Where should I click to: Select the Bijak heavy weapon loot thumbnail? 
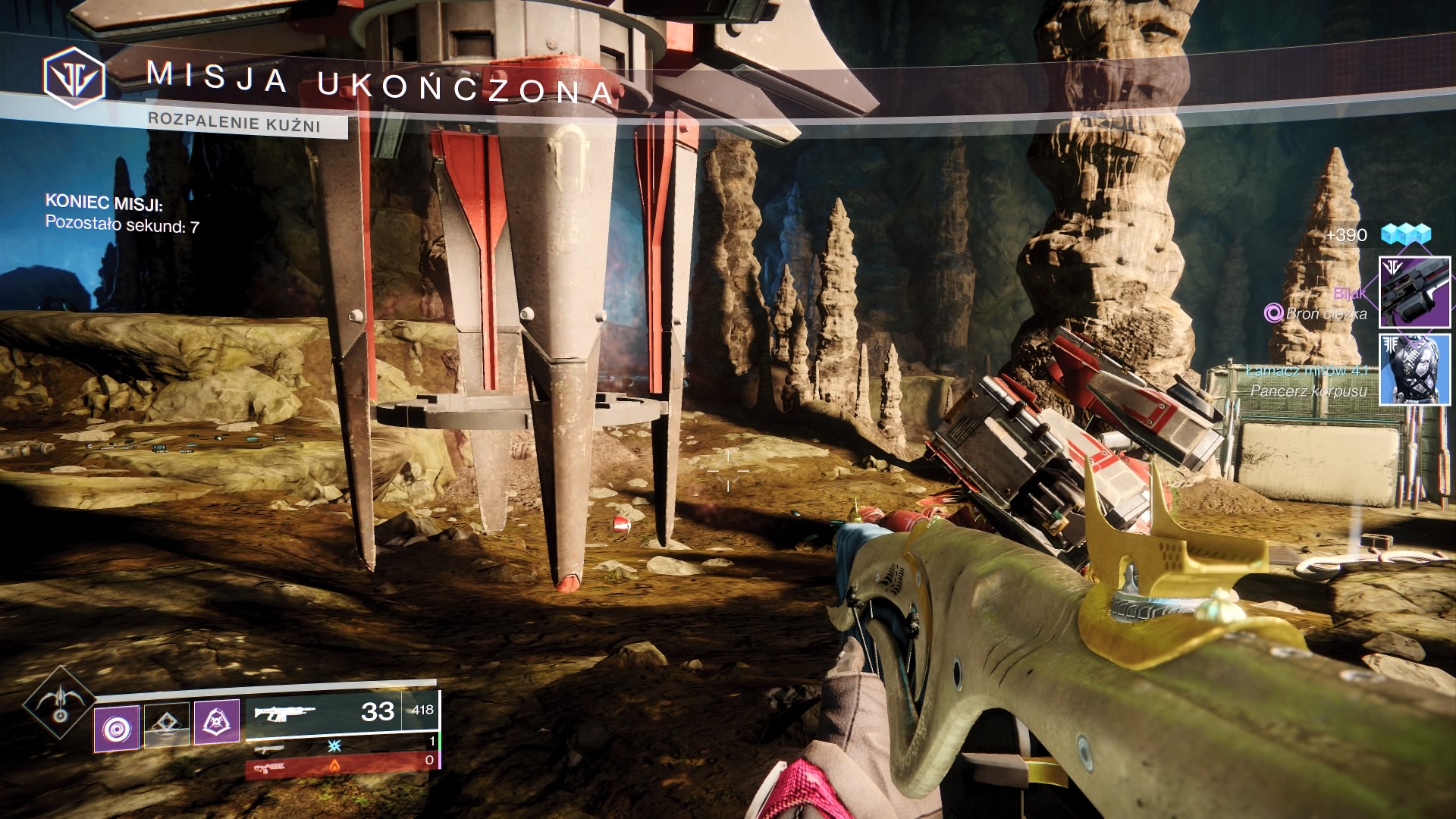click(x=1414, y=292)
